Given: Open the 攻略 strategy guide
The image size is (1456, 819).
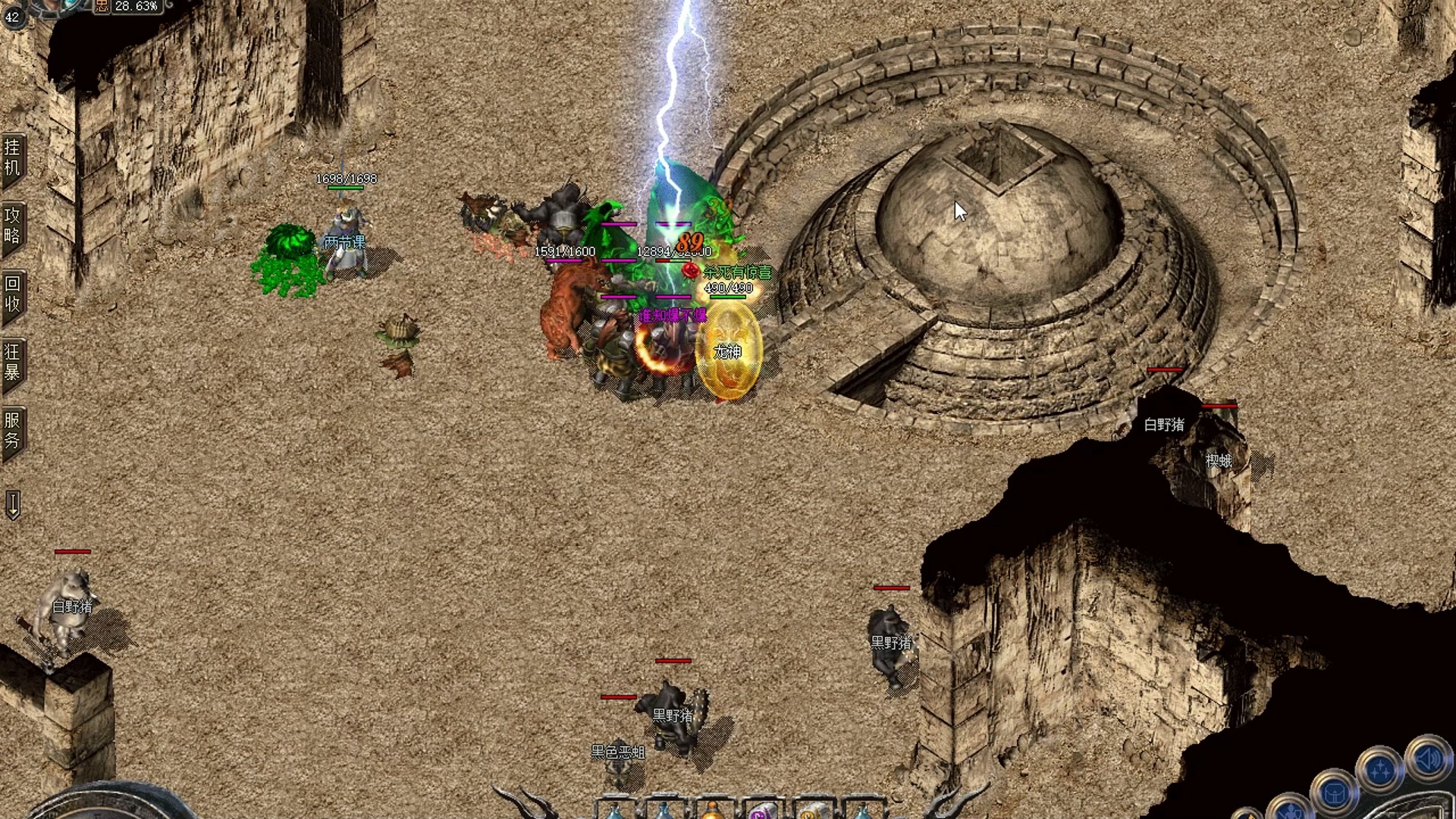Looking at the screenshot, I should click(13, 225).
